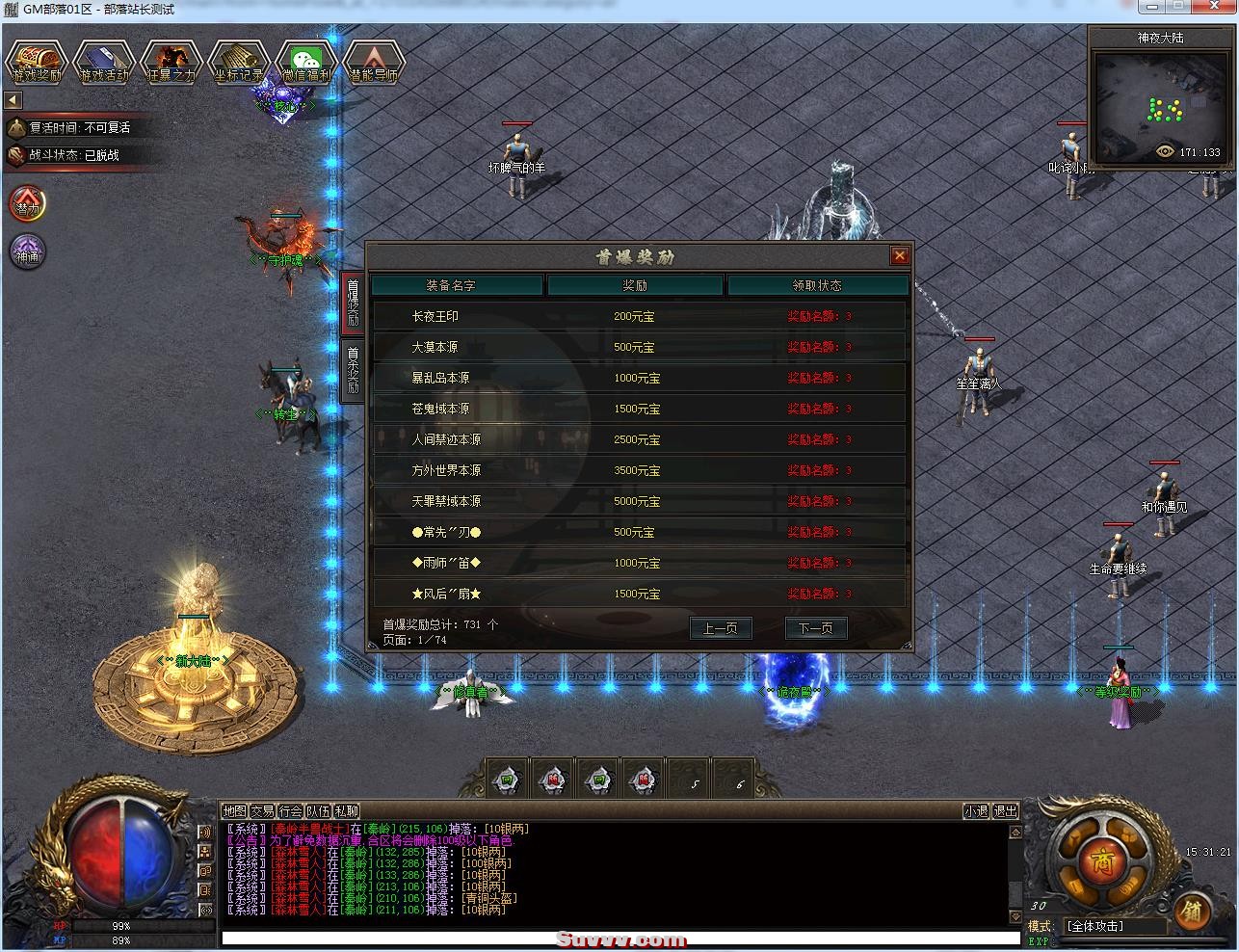Collapse the status panel with the left arrow
This screenshot has width=1239, height=952.
tap(13, 100)
